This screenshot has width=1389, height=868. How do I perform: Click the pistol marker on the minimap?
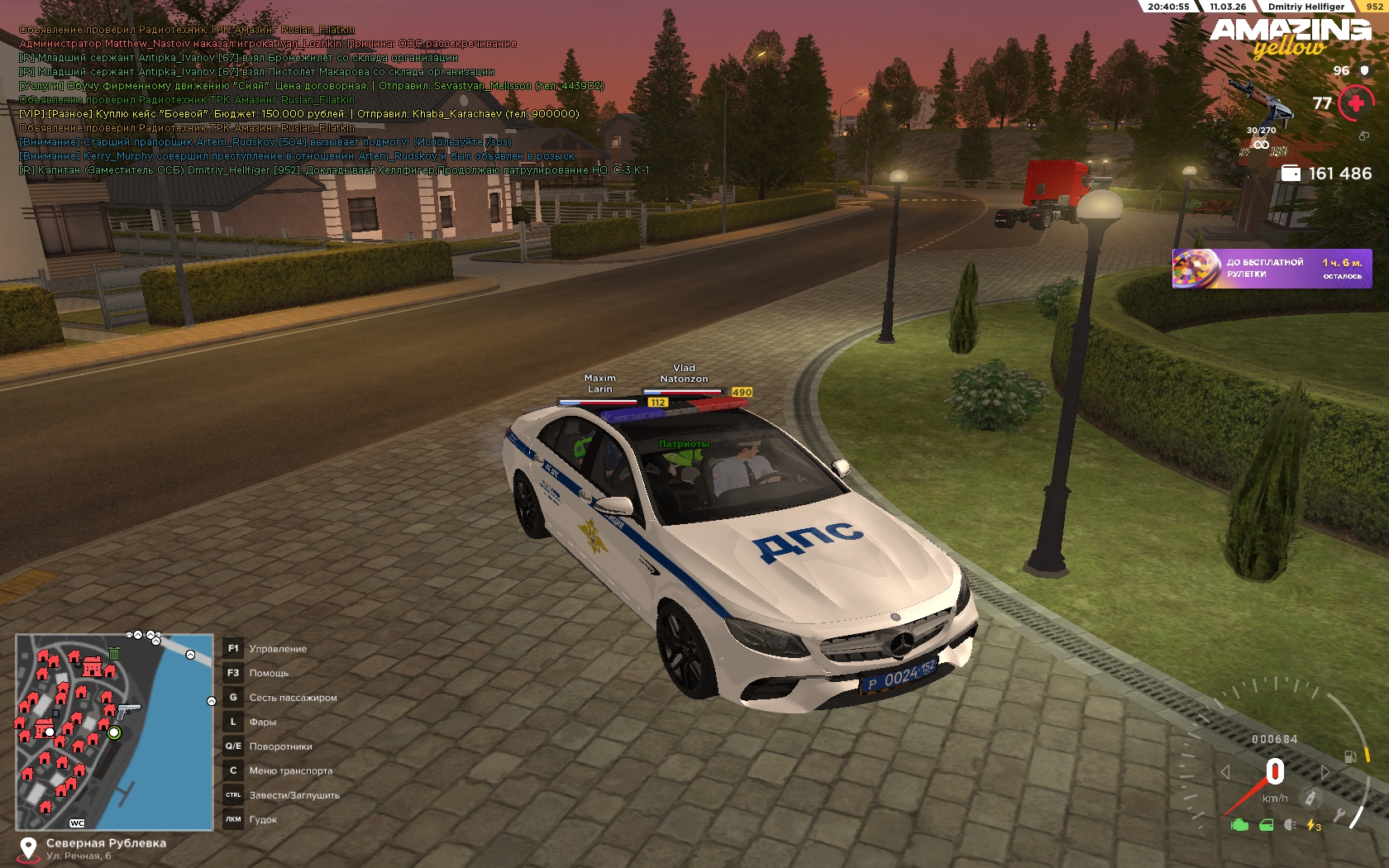(128, 710)
